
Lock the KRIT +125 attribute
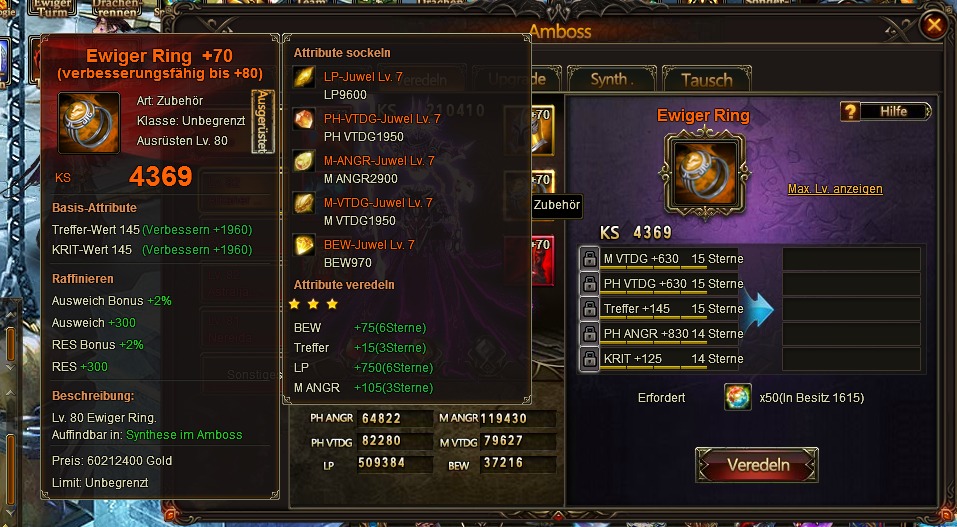tap(590, 359)
